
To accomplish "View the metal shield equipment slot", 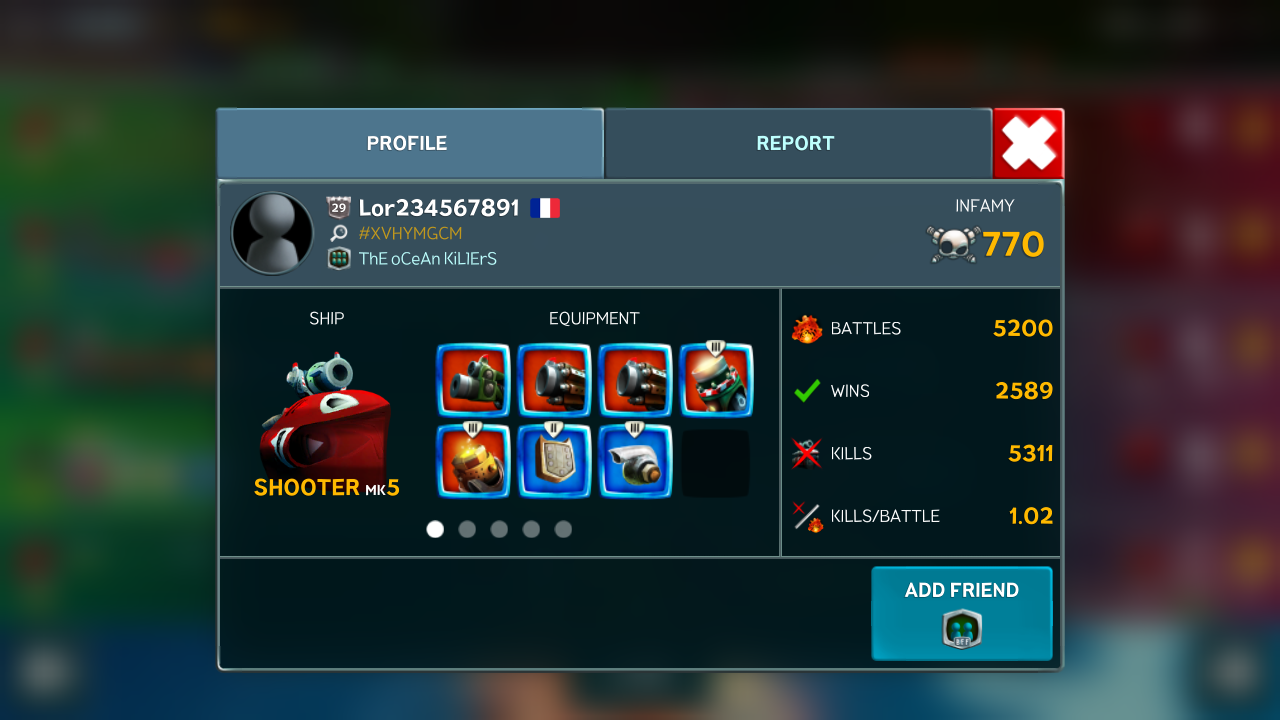I will coord(554,461).
